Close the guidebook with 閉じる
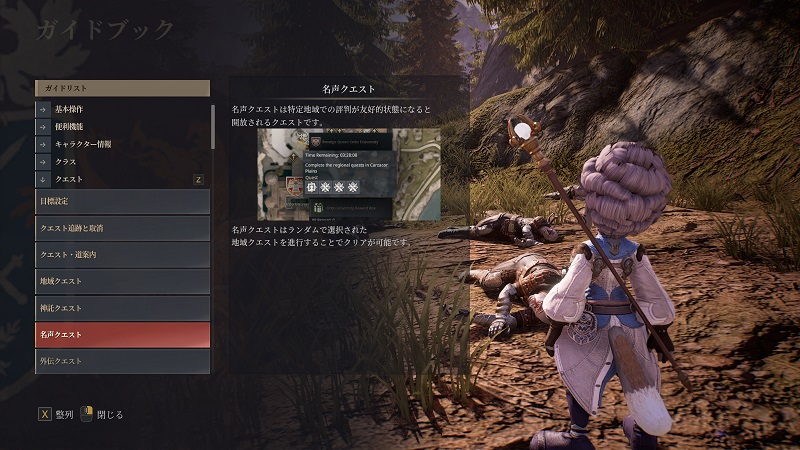800x450 pixels. click(103, 414)
